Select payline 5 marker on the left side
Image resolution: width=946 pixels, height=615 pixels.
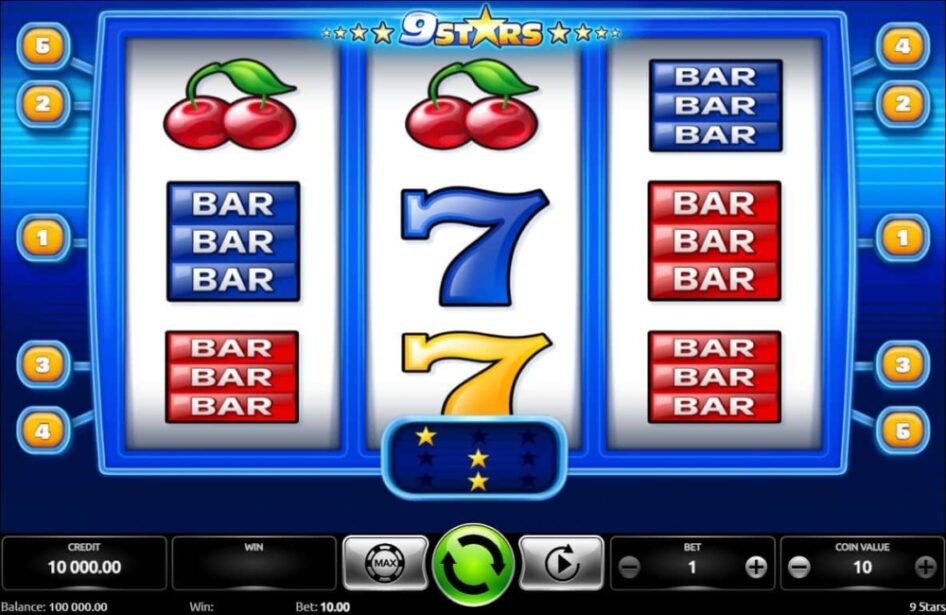point(43,46)
